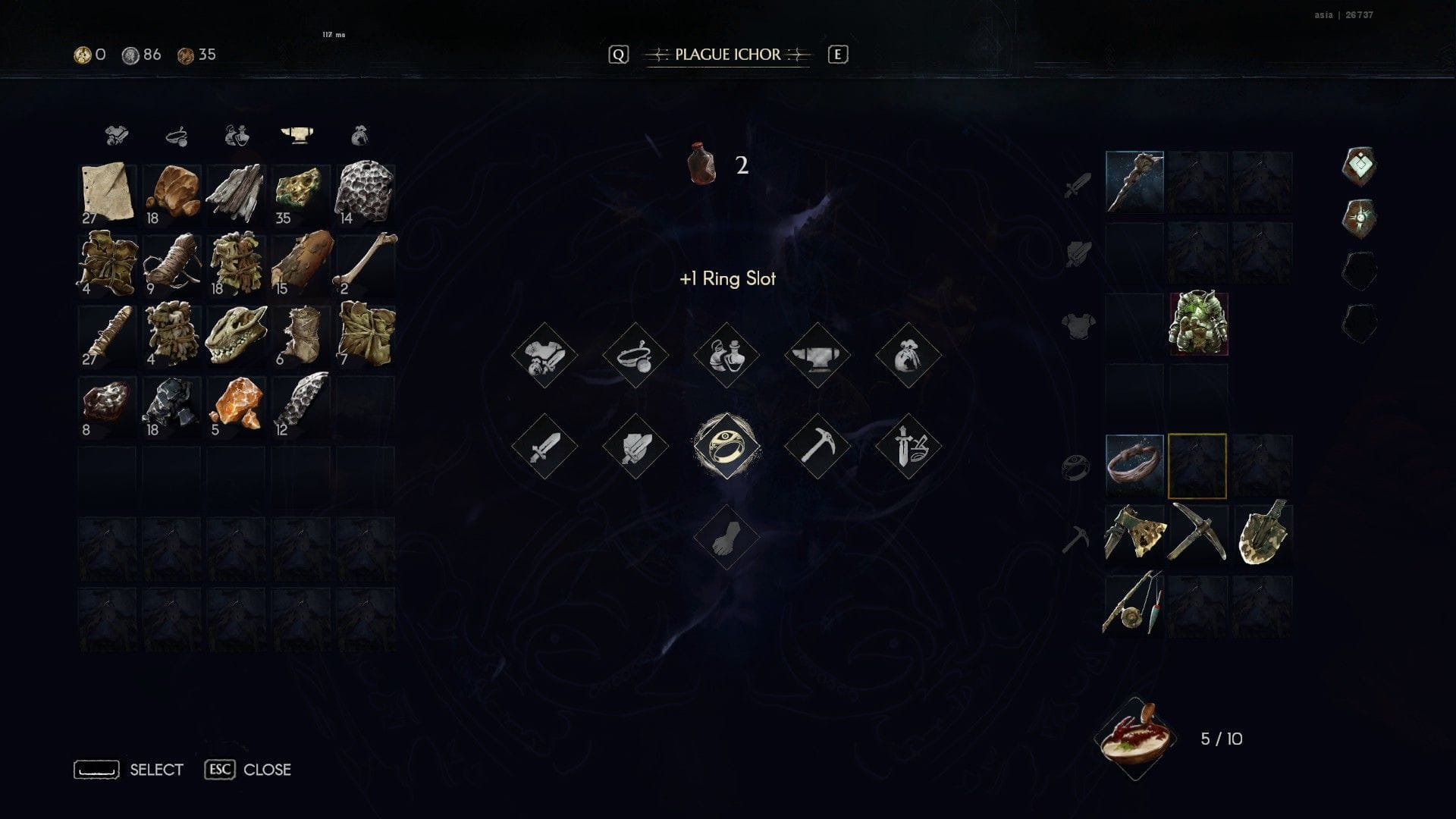Select the equipped club weapon slot
Image resolution: width=1456 pixels, height=819 pixels.
1134,182
